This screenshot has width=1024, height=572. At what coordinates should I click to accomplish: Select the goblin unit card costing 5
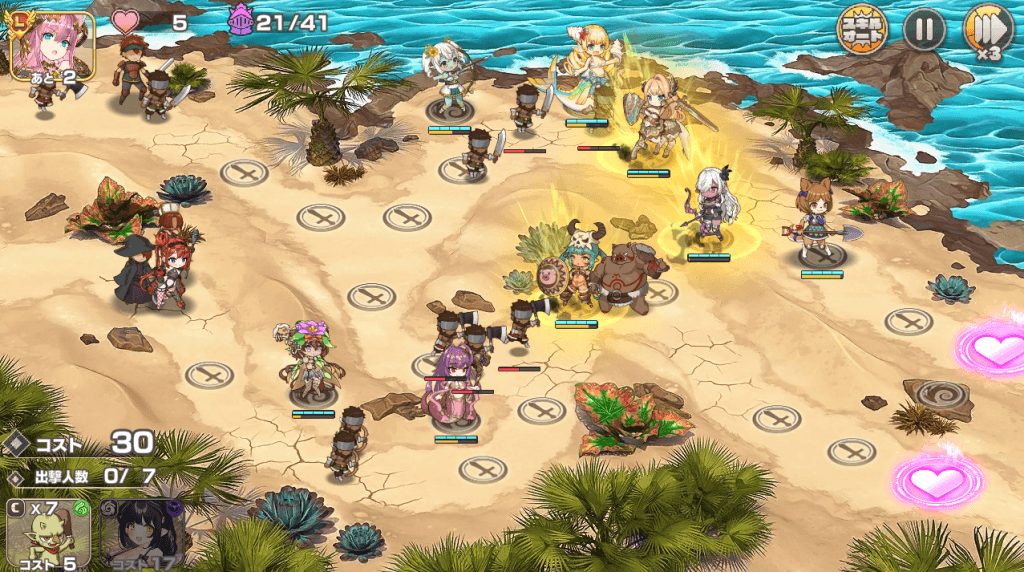pyautogui.click(x=47, y=534)
